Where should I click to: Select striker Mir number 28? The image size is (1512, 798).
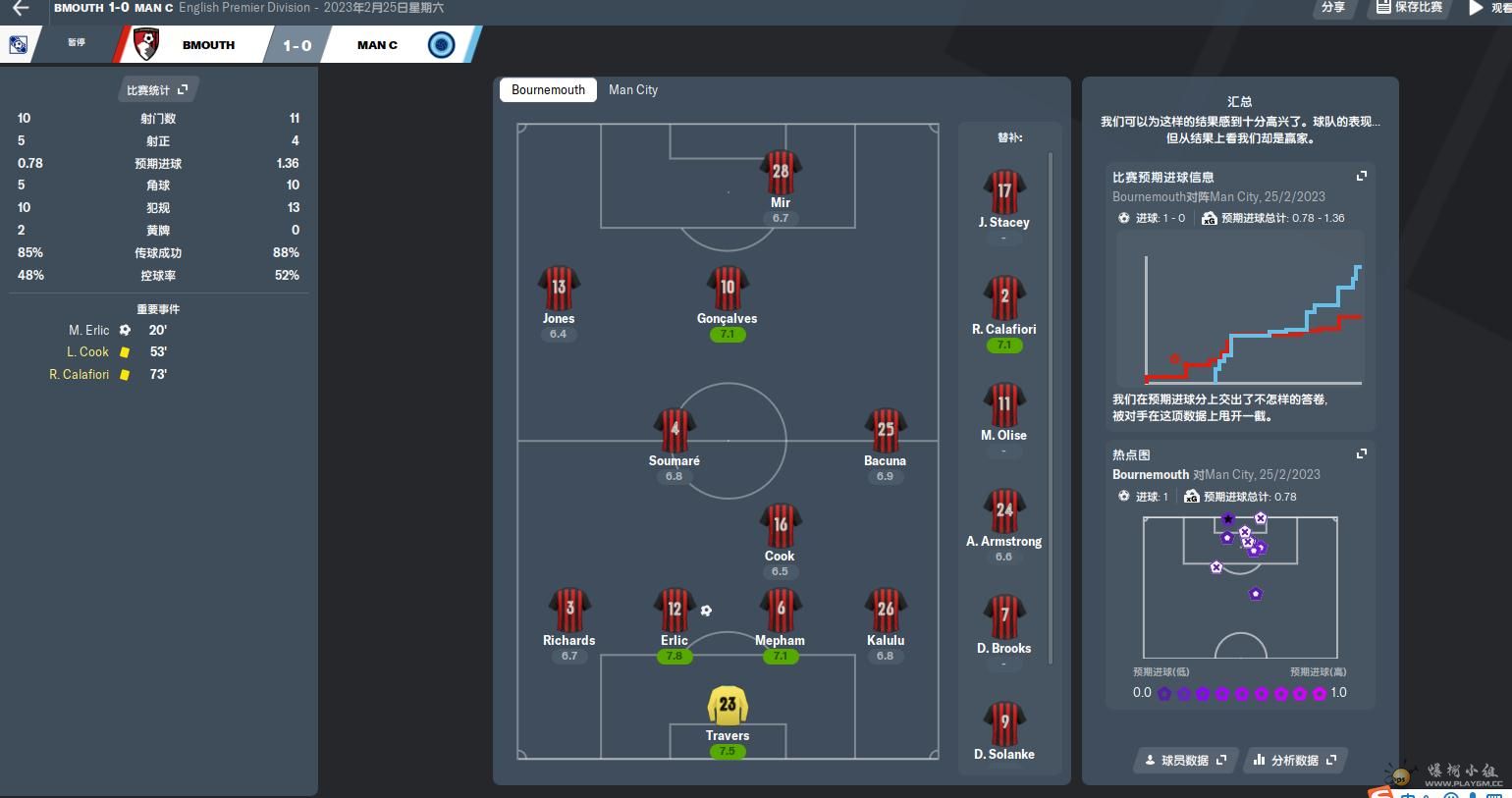point(781,177)
